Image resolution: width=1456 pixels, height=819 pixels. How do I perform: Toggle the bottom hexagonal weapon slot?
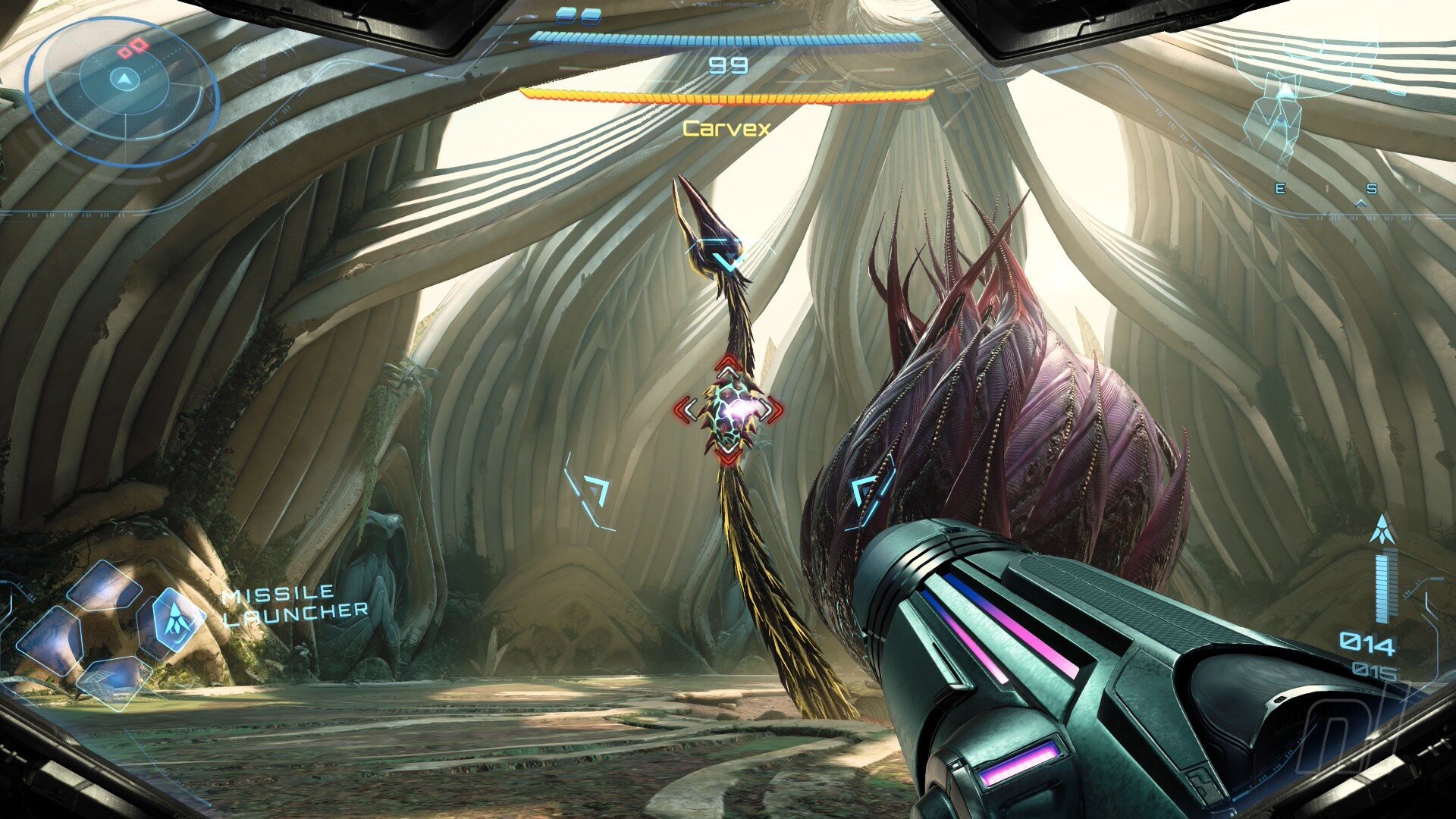coord(114,680)
